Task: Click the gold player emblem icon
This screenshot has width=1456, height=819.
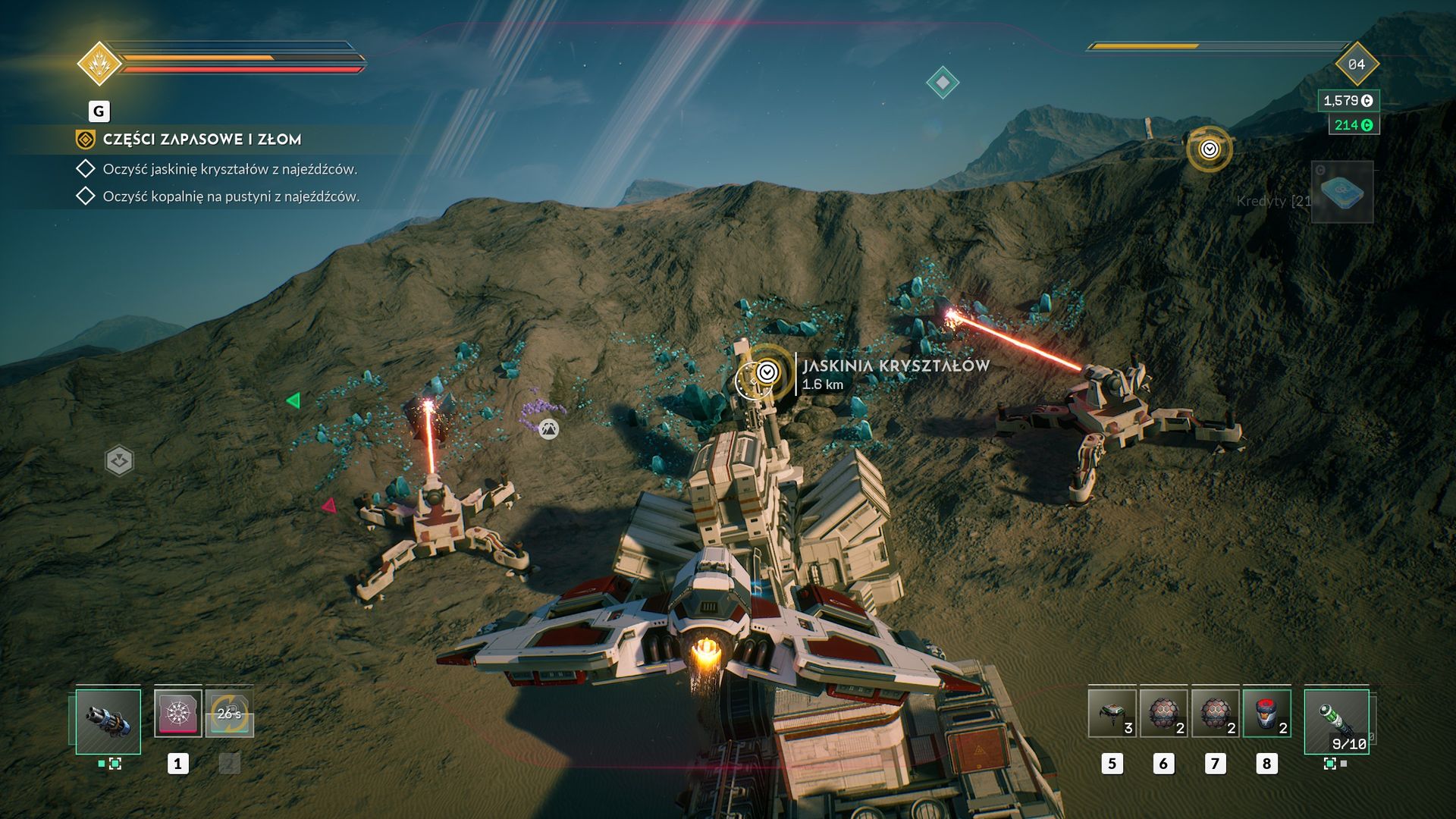Action: [x=99, y=64]
